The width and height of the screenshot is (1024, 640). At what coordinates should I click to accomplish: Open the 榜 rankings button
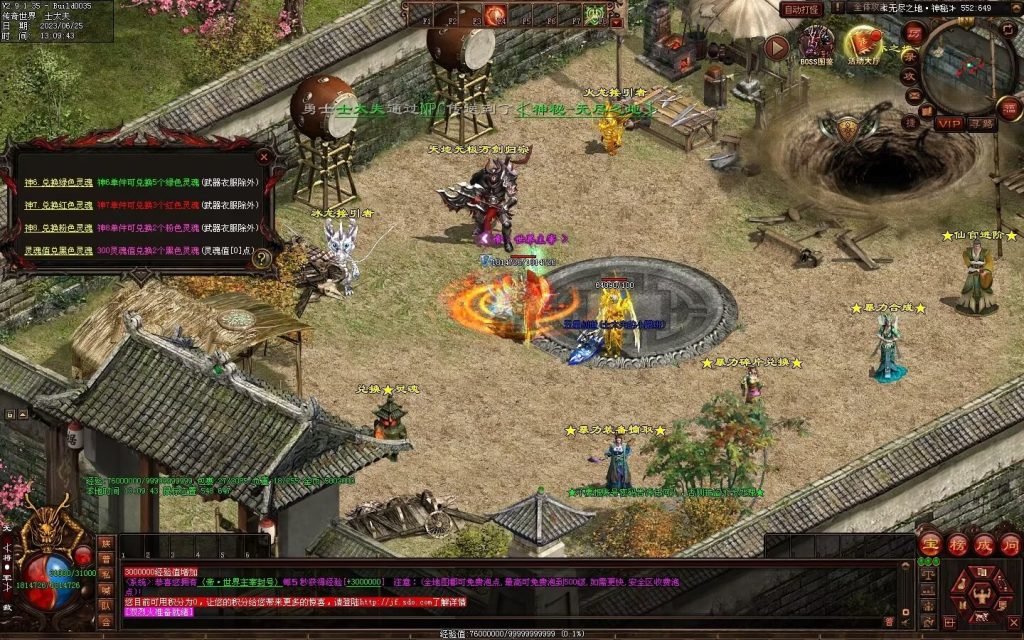[957, 546]
